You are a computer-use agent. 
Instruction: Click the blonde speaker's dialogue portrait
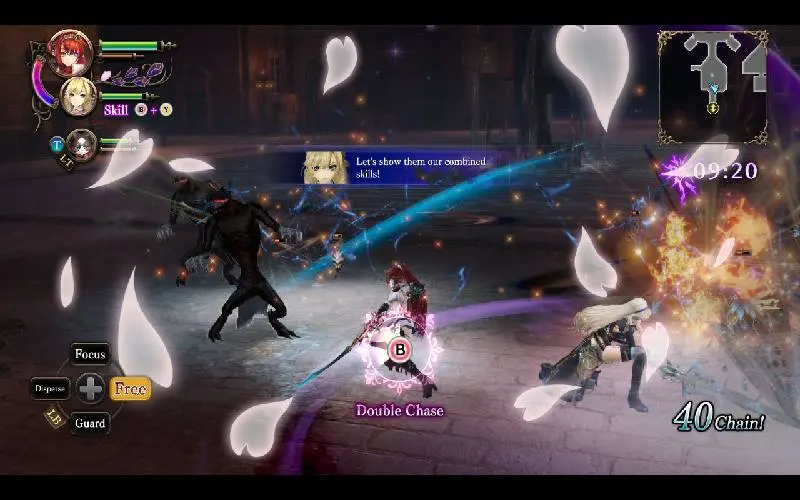[326, 168]
